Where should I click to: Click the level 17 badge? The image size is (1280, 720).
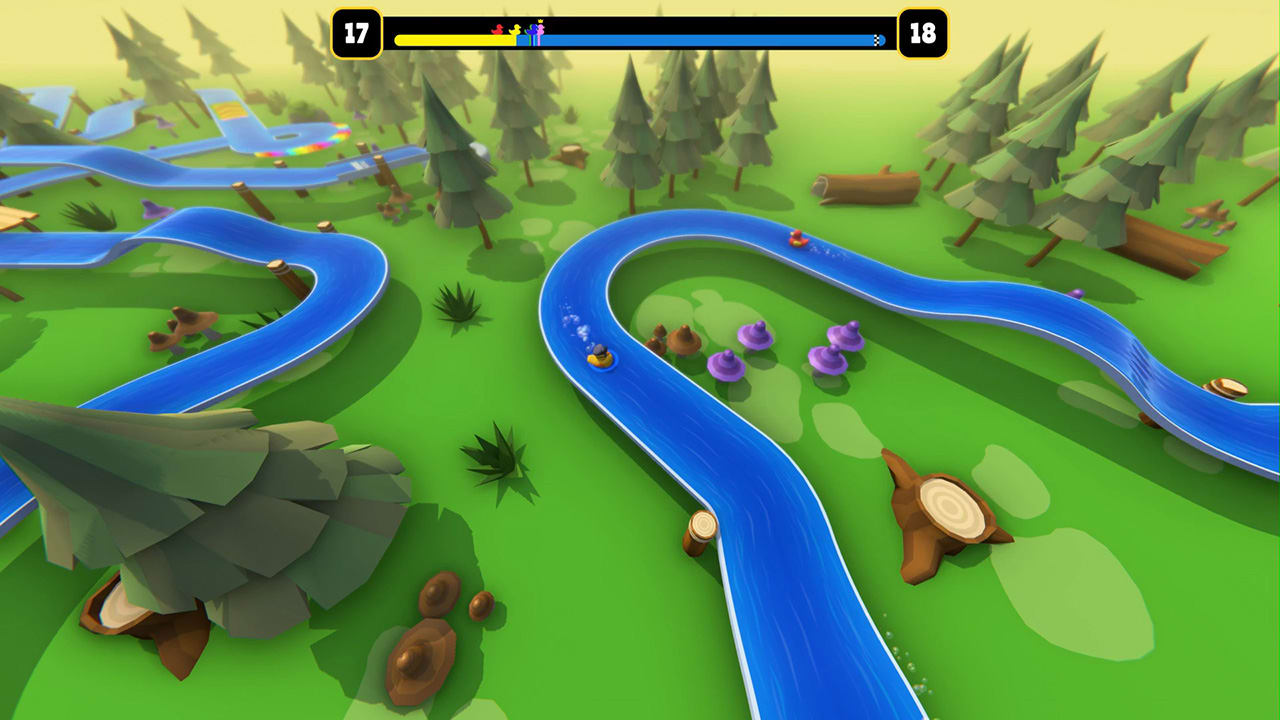(x=355, y=30)
